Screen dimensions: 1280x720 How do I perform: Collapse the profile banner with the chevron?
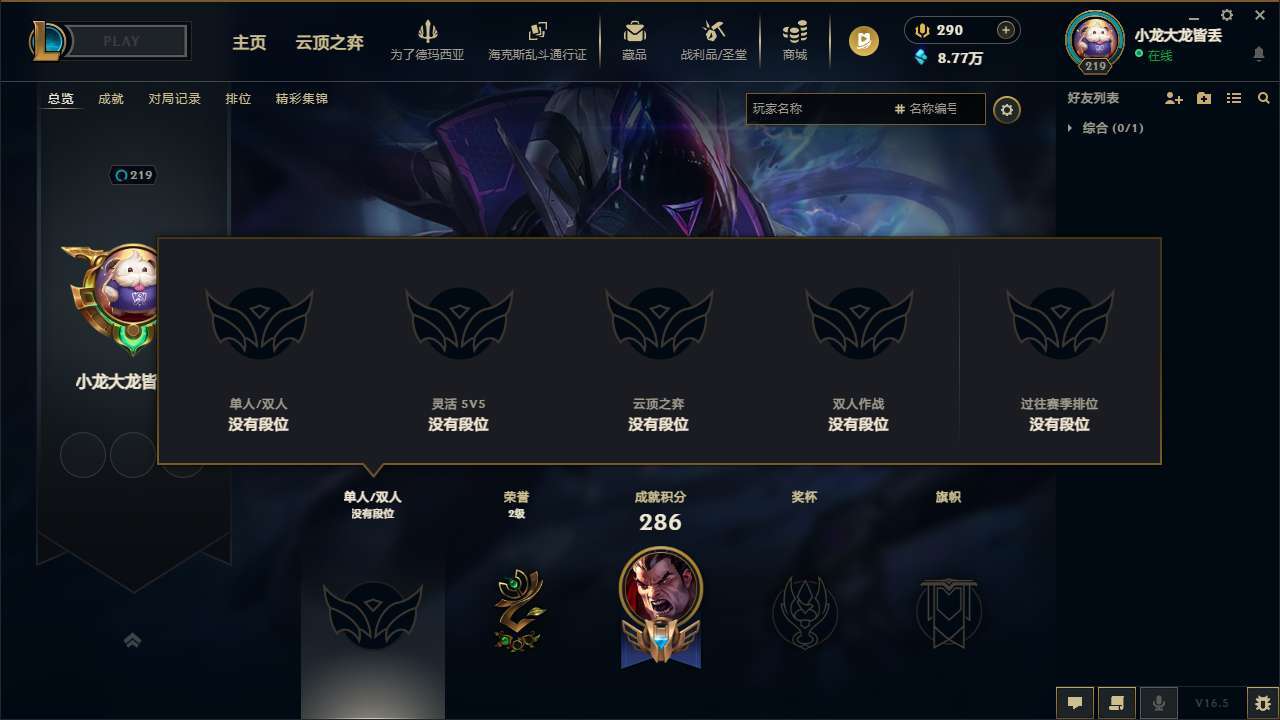(x=133, y=640)
